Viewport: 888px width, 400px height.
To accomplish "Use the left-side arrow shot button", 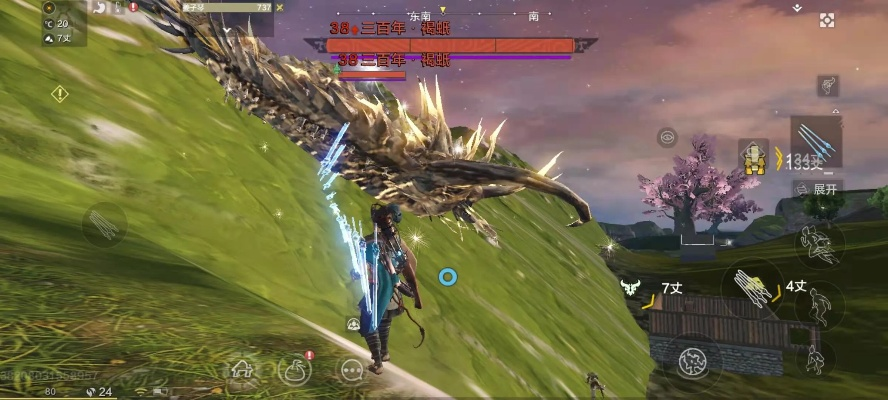I will tap(104, 224).
